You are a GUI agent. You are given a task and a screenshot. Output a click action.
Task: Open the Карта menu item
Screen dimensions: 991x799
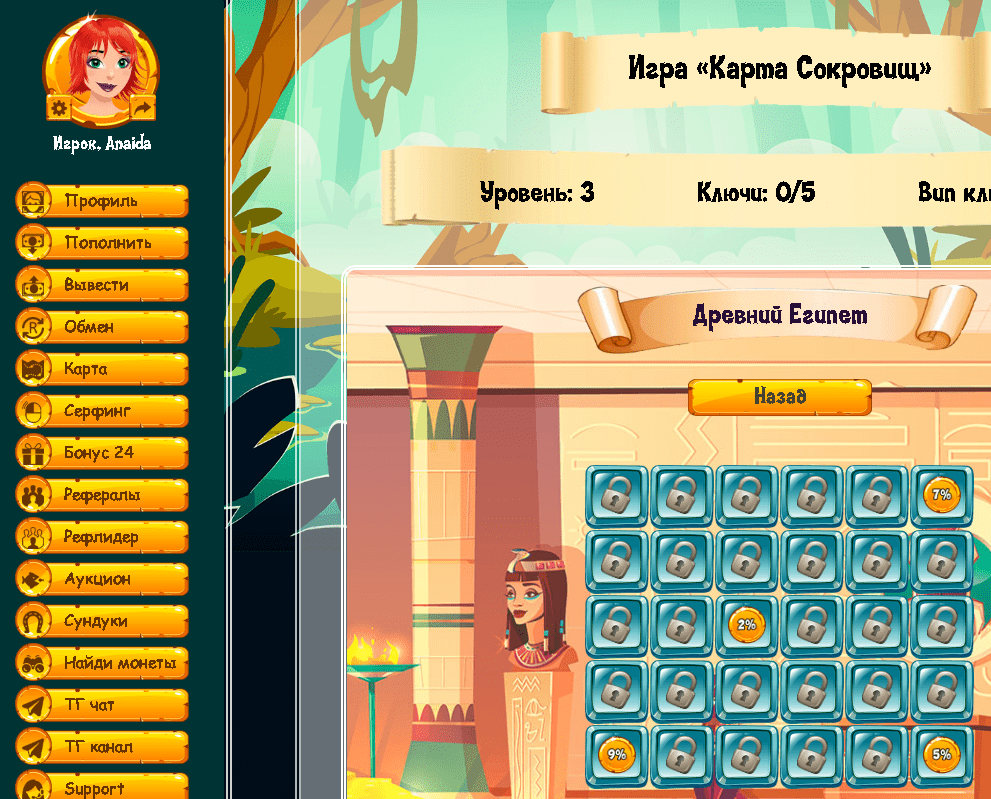click(x=102, y=369)
